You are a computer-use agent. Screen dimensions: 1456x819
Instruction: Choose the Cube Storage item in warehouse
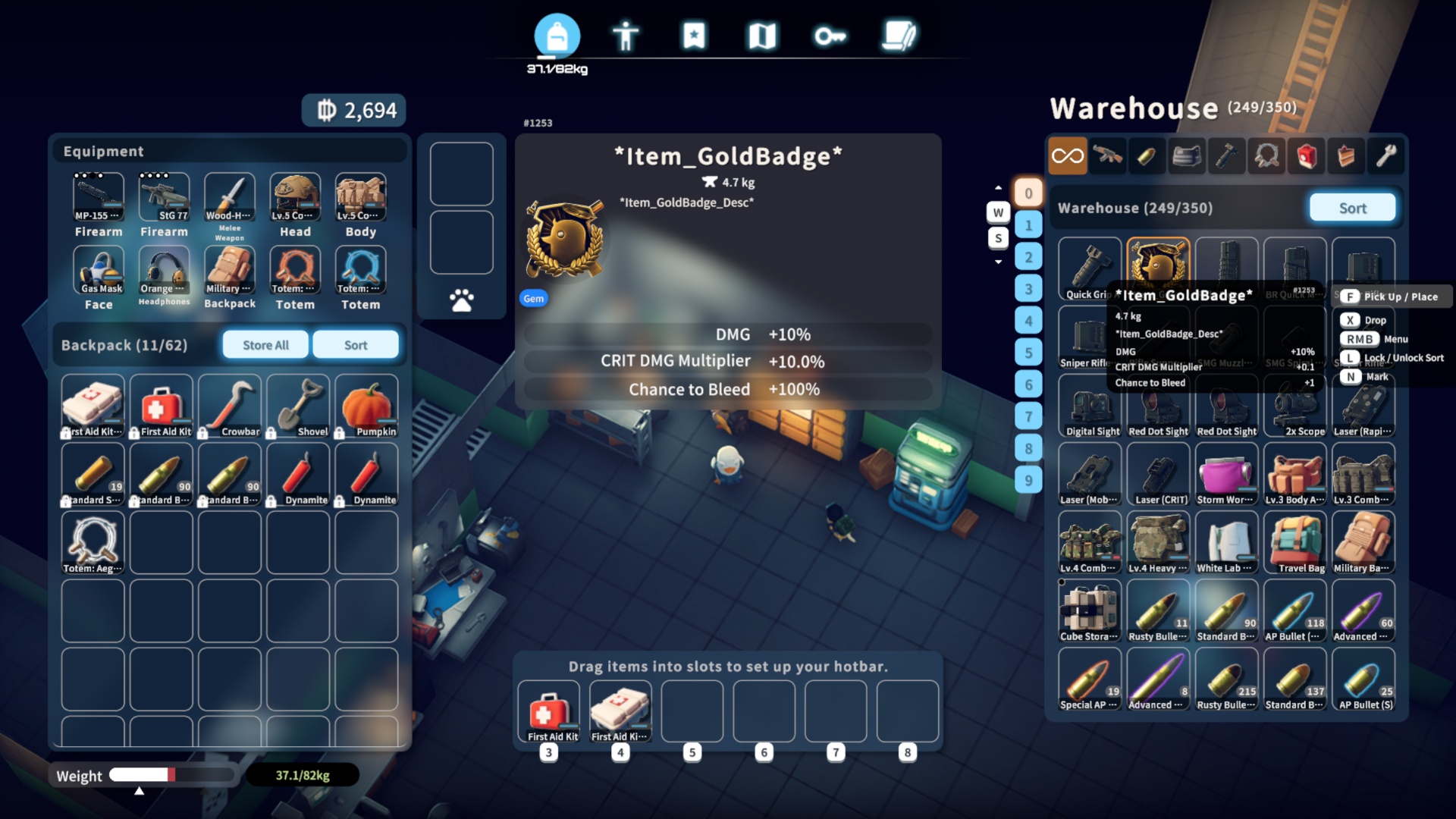(x=1090, y=611)
